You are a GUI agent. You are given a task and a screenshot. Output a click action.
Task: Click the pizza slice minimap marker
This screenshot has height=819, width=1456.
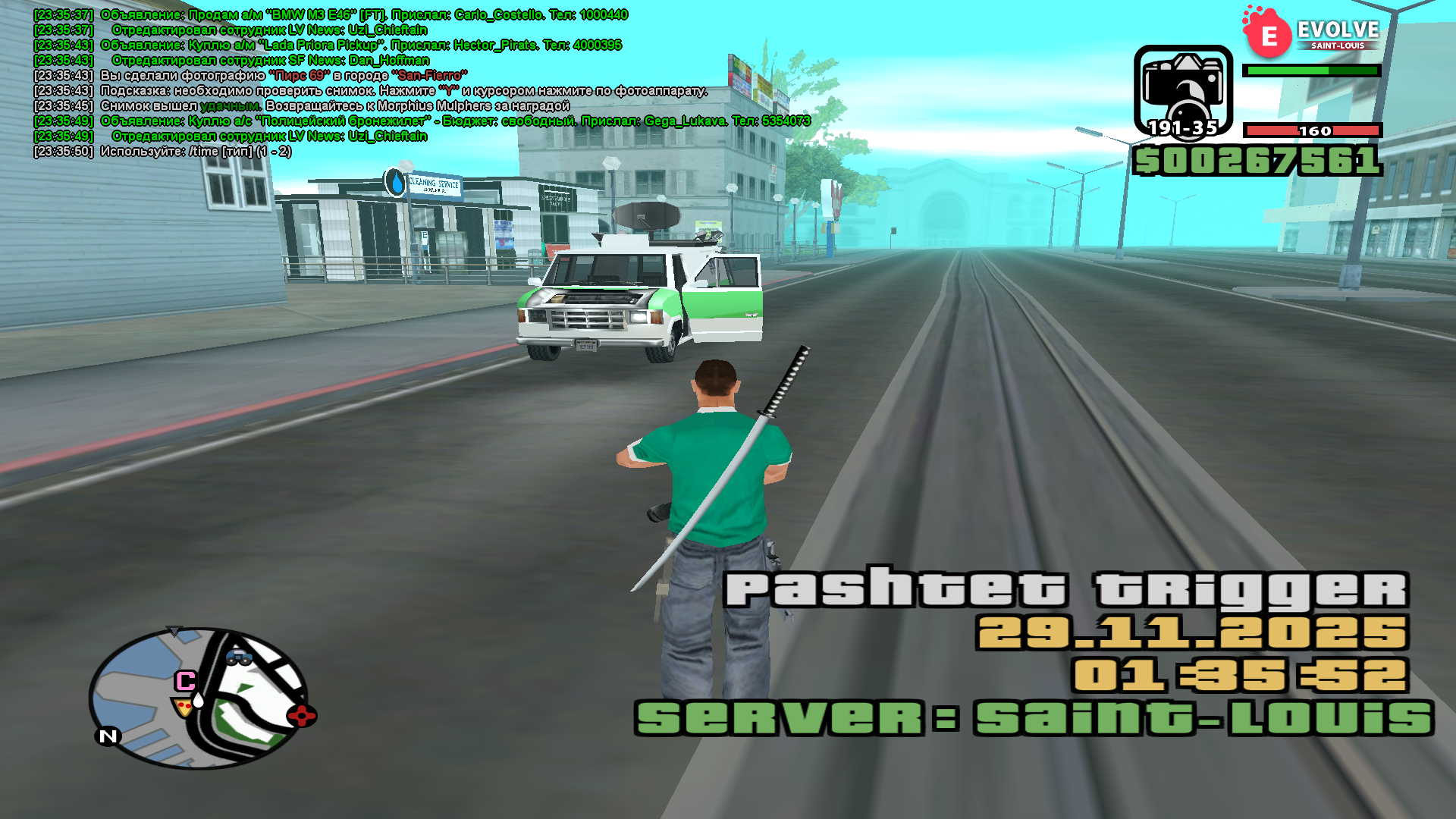pyautogui.click(x=182, y=708)
